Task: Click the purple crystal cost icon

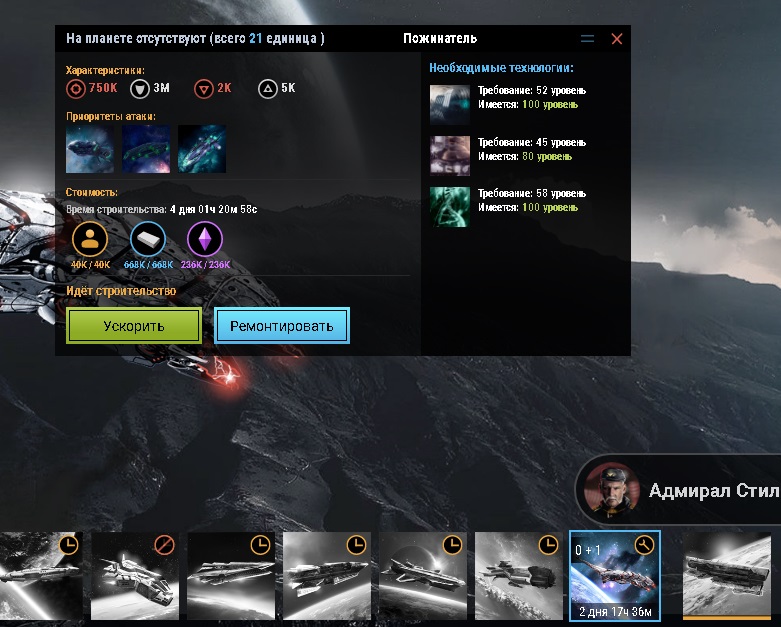Action: 205,239
